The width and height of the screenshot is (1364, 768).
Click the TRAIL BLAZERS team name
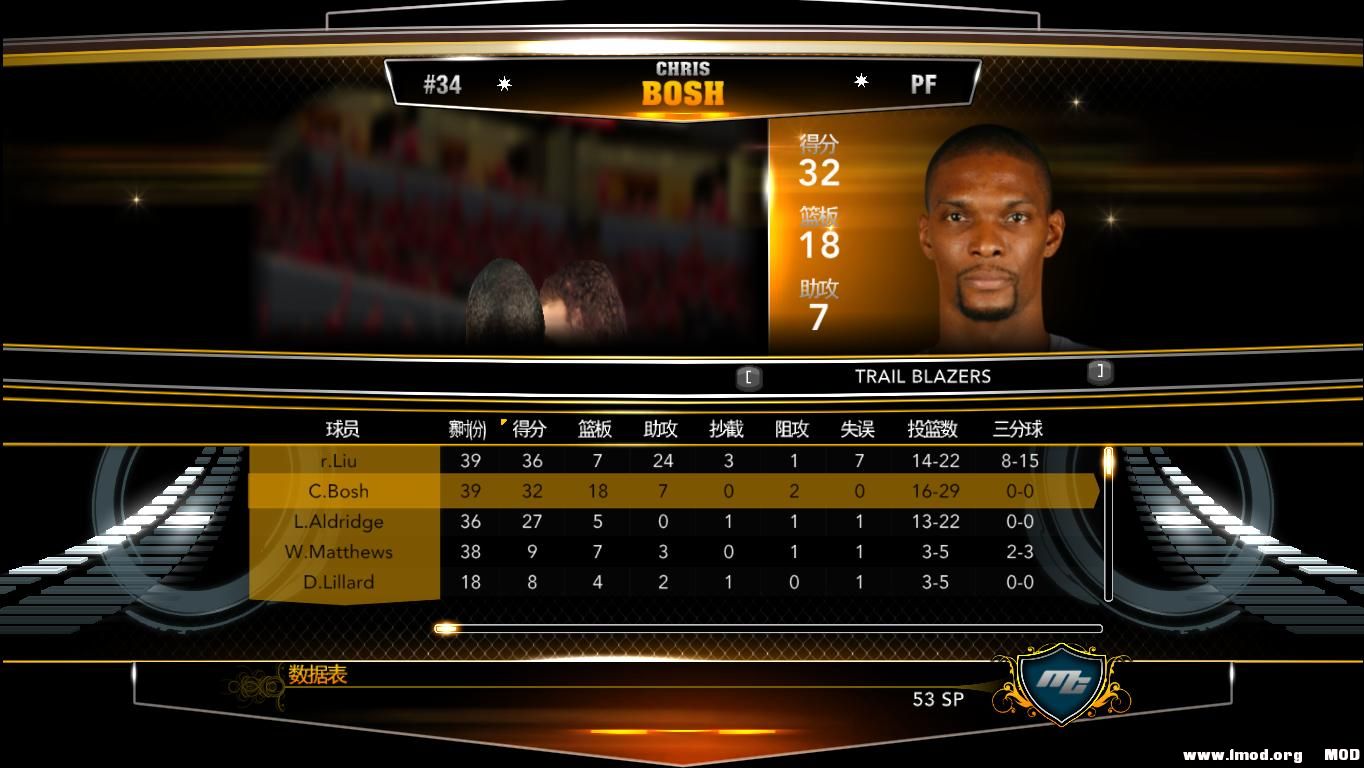tap(921, 376)
